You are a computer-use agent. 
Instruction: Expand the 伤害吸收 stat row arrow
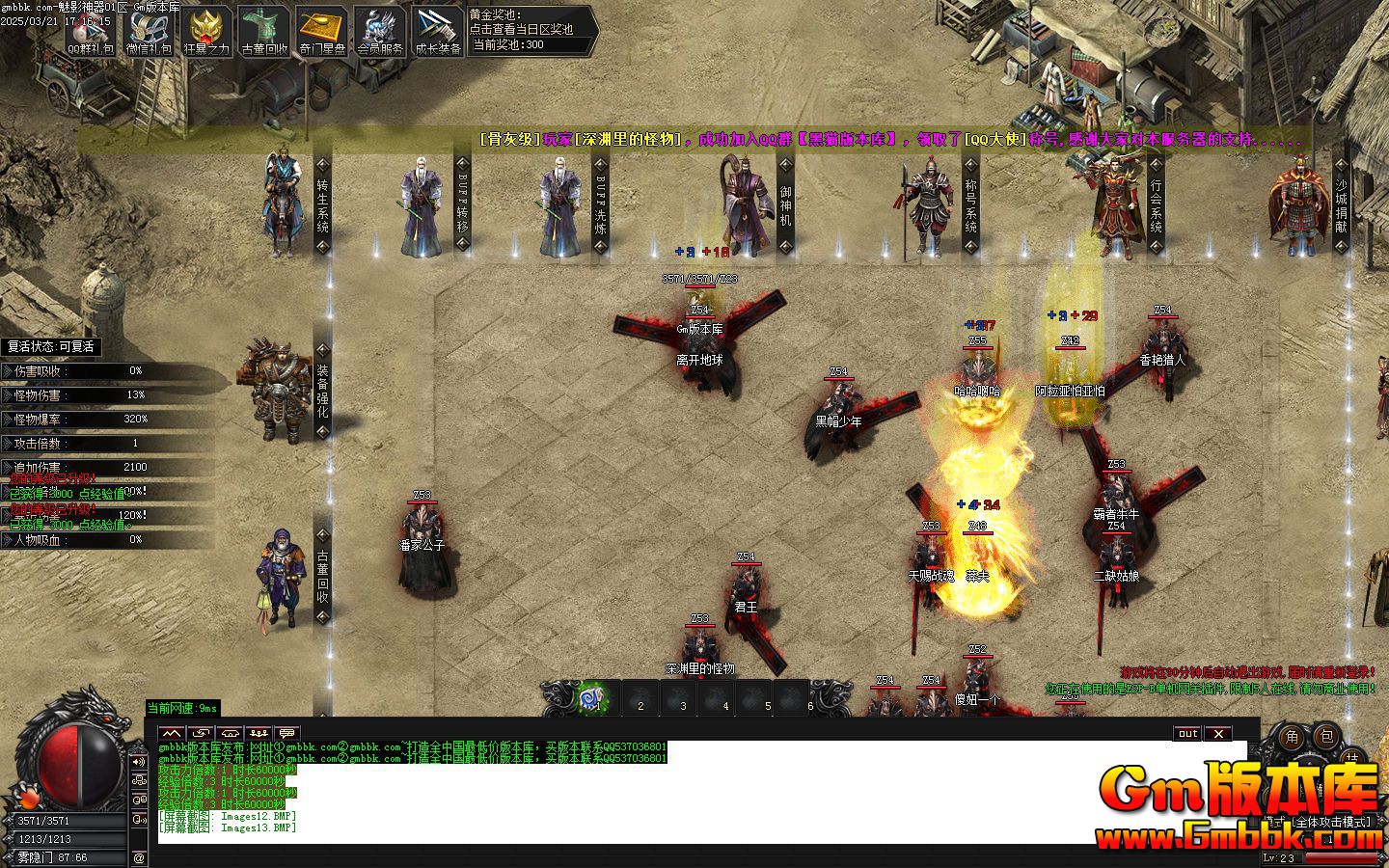click(9, 371)
